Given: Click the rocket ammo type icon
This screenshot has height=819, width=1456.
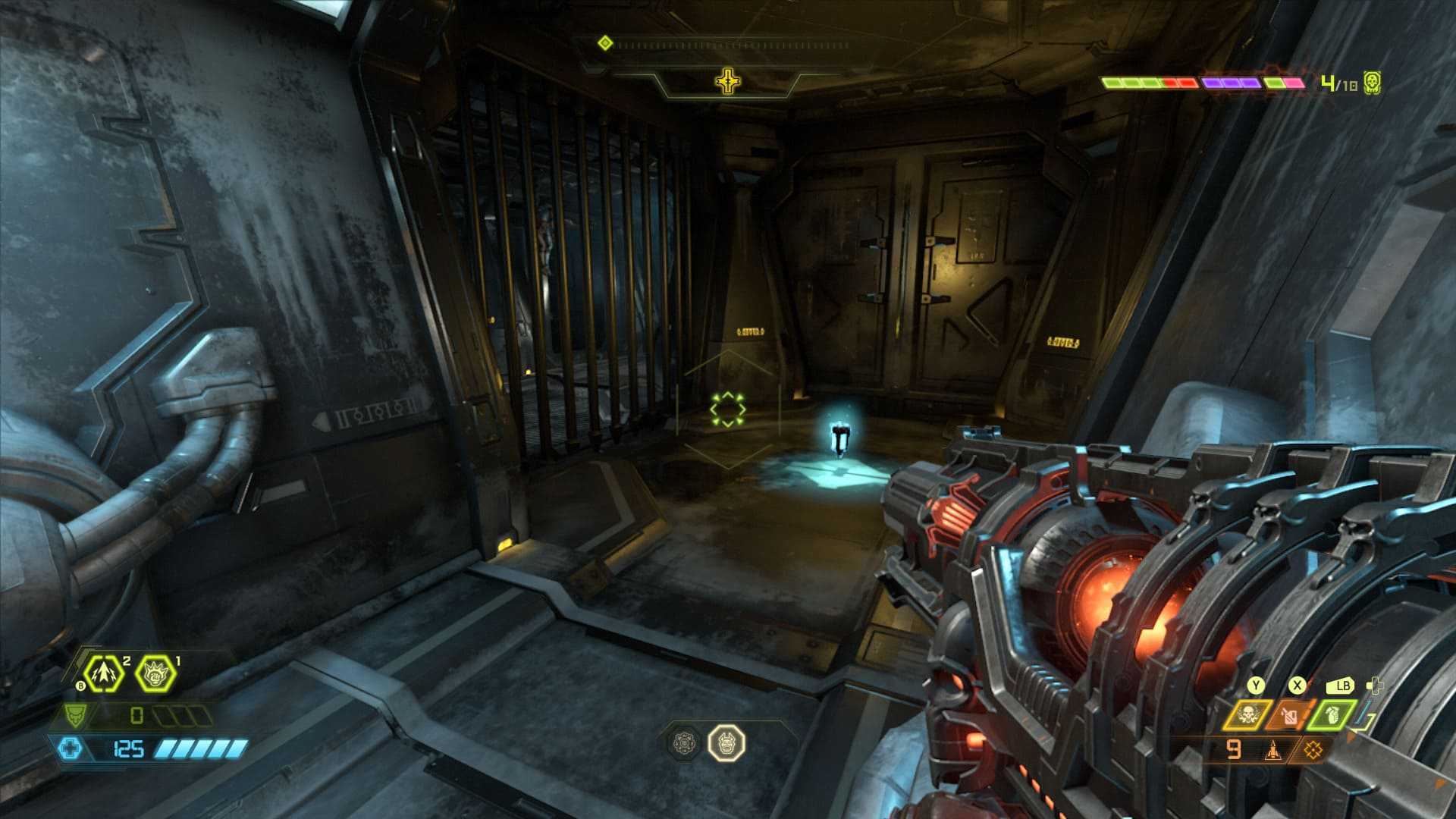Looking at the screenshot, I should pos(1272,751).
